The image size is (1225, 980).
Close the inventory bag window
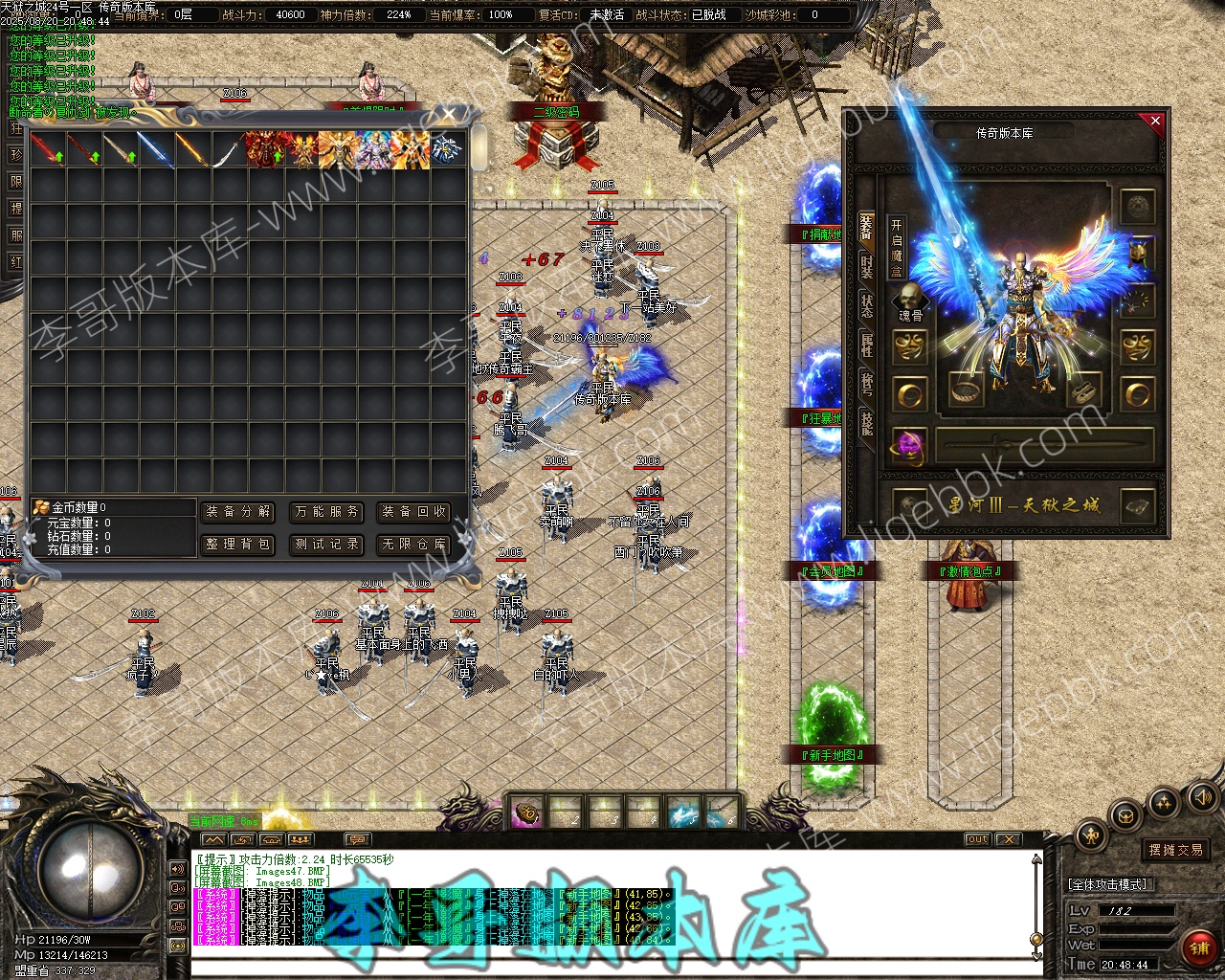click(x=449, y=115)
